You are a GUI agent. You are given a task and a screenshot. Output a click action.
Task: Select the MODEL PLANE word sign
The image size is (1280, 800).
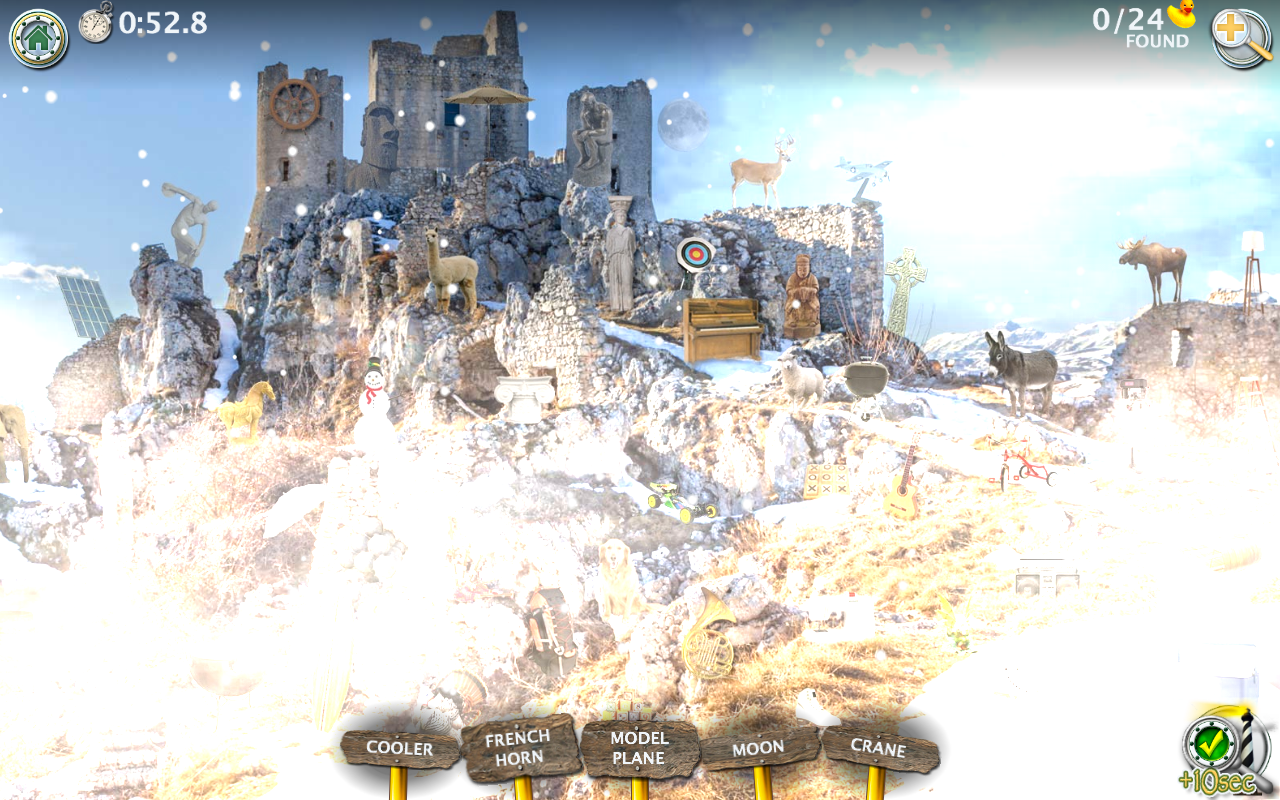coord(640,747)
